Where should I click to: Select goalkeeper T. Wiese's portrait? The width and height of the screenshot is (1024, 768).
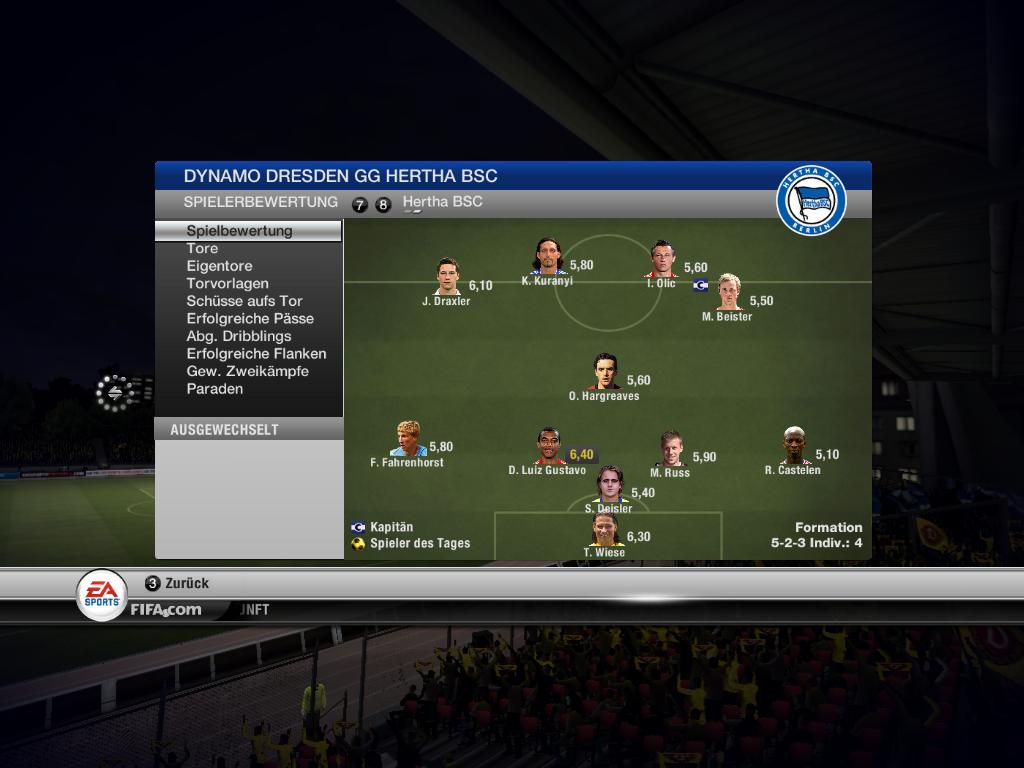[604, 529]
